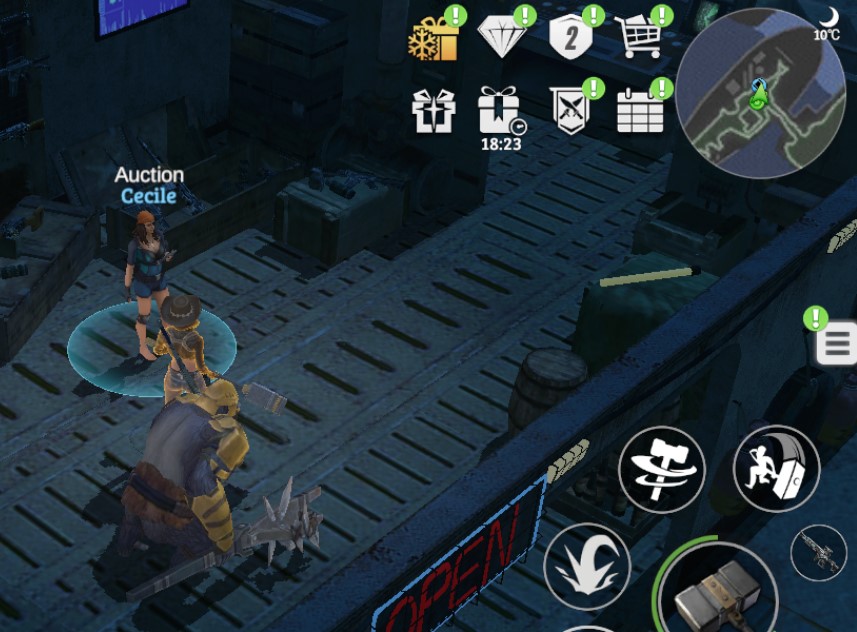
Task: Activate the ground burst splash skill
Action: [x=587, y=566]
